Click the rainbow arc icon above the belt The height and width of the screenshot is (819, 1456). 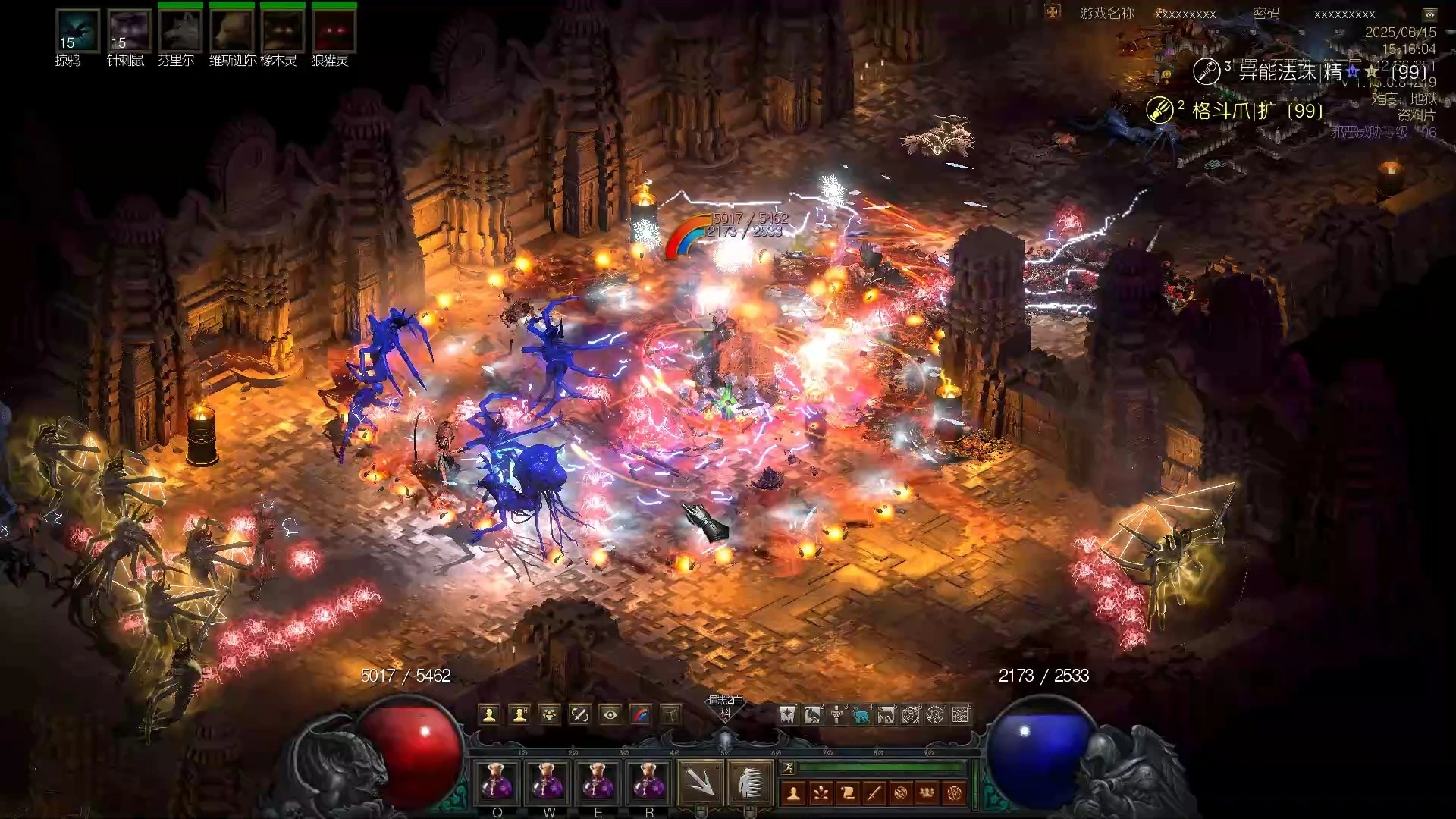(641, 714)
